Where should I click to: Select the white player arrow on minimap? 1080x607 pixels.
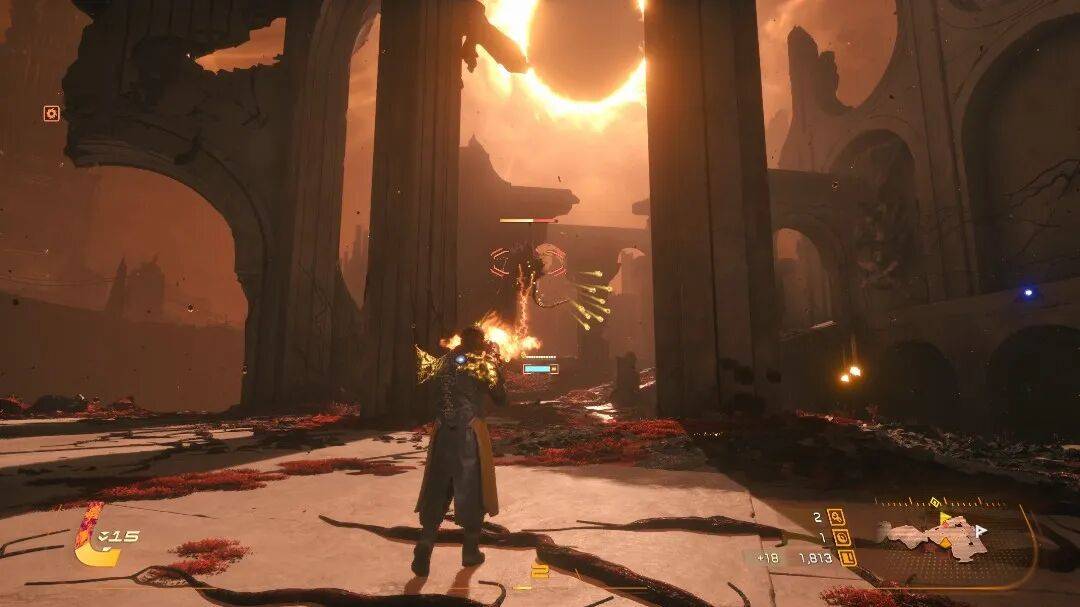click(981, 530)
